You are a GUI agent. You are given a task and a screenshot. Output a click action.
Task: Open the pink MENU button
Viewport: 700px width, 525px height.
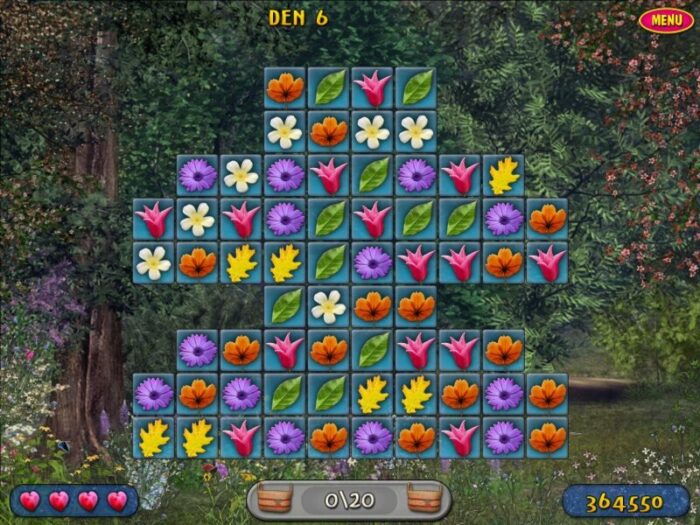coord(666,20)
